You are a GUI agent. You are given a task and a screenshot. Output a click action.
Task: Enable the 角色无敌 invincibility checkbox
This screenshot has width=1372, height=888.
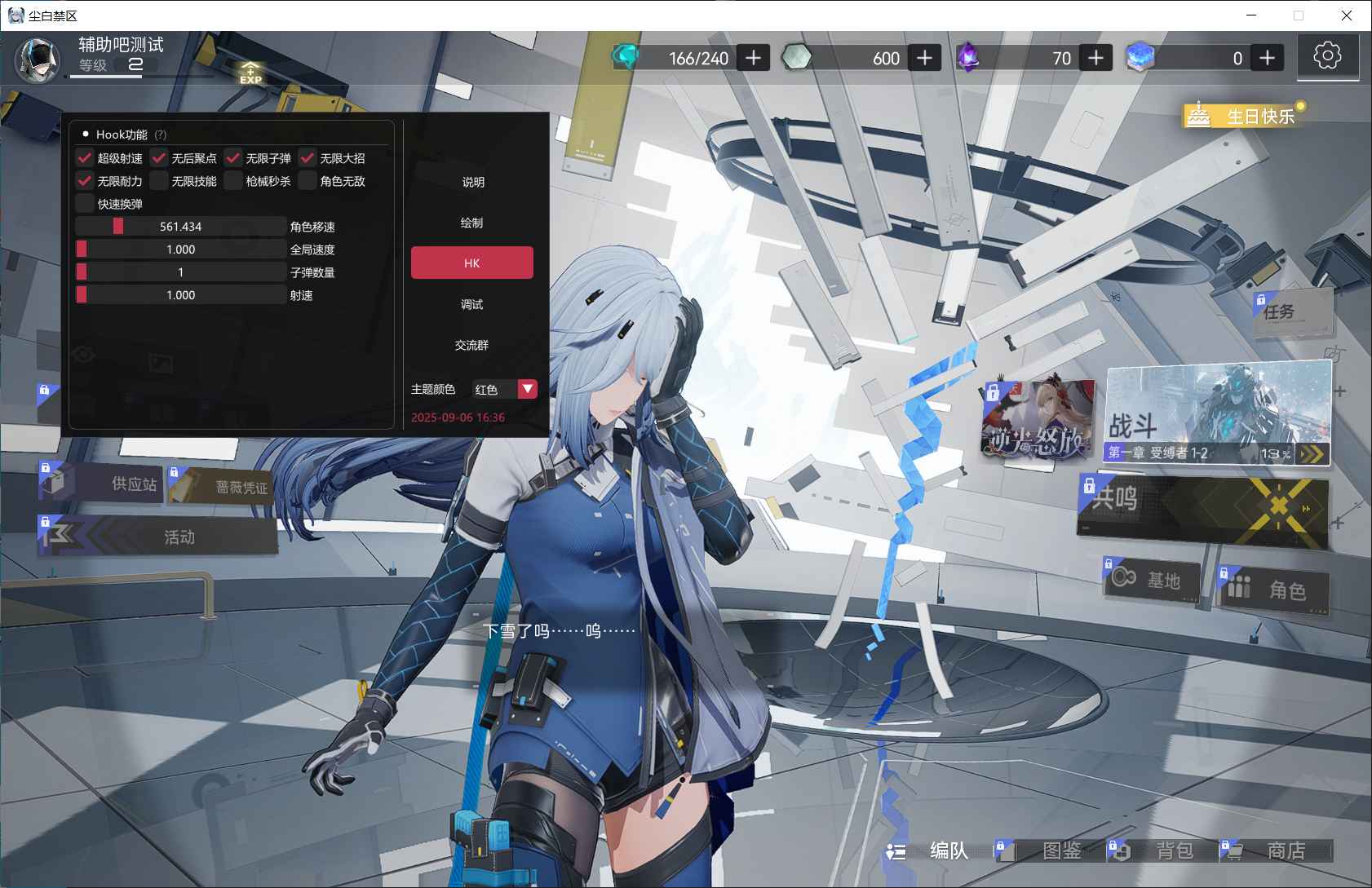308,181
